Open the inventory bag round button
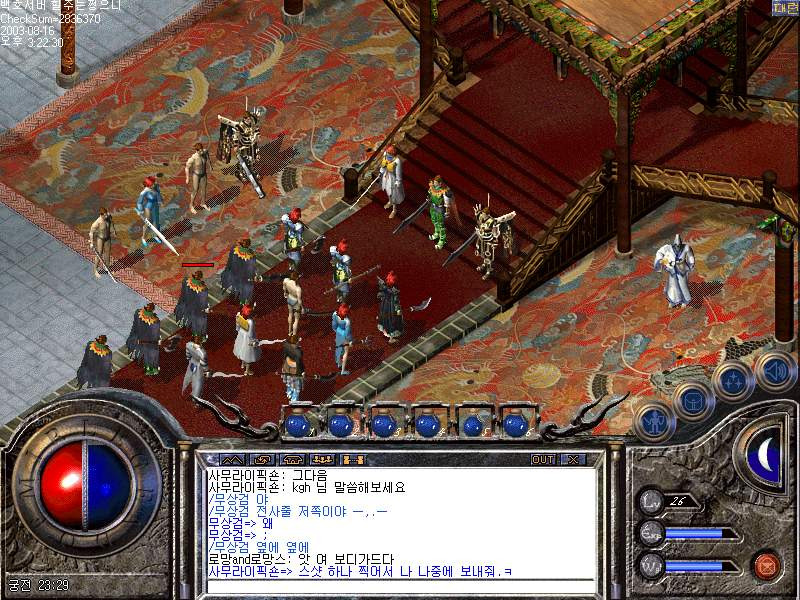This screenshot has height=600, width=800. (x=692, y=401)
